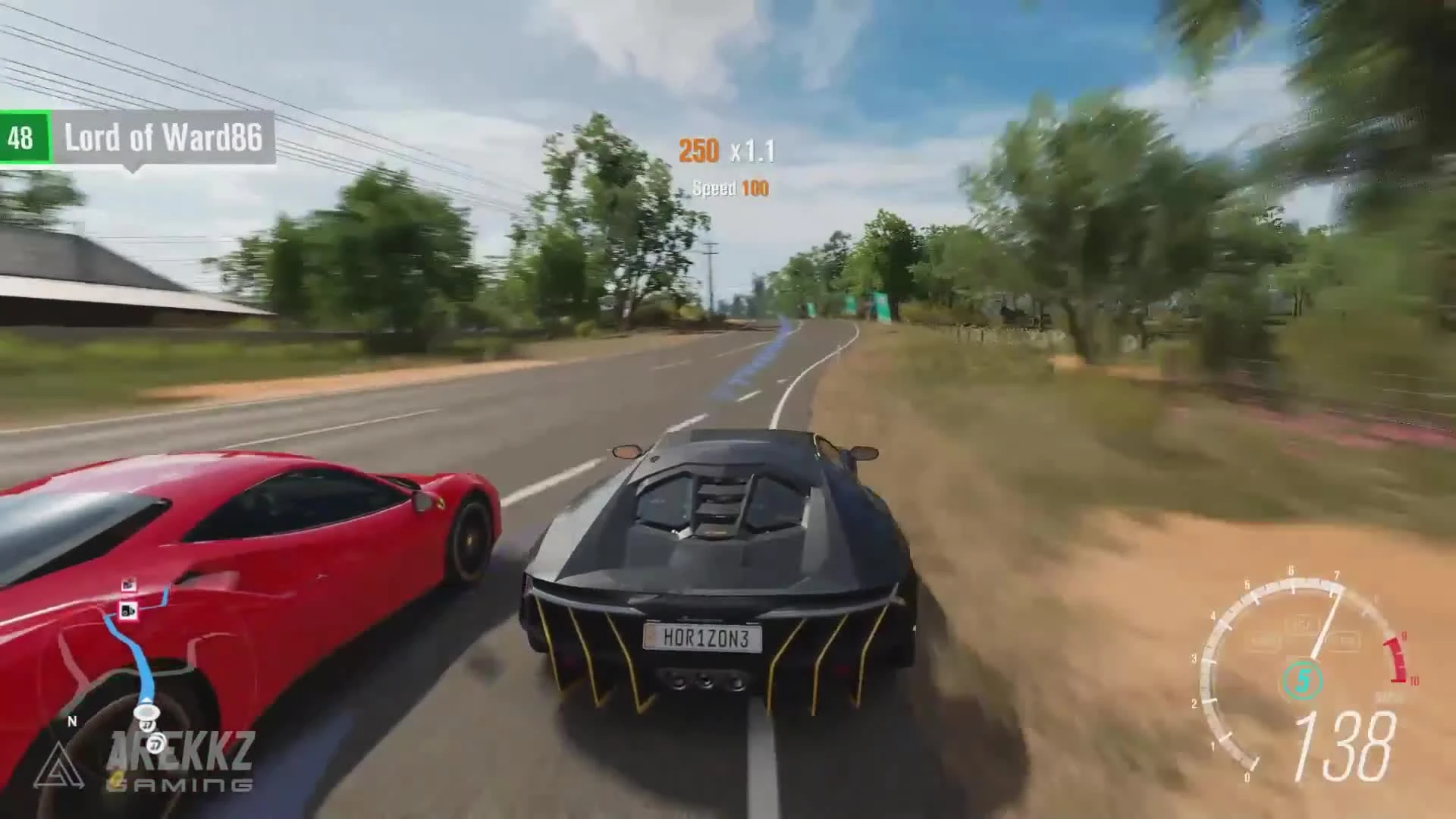The width and height of the screenshot is (1456, 819).
Task: Click the event marker icon above the minimap route
Action: click(x=128, y=584)
